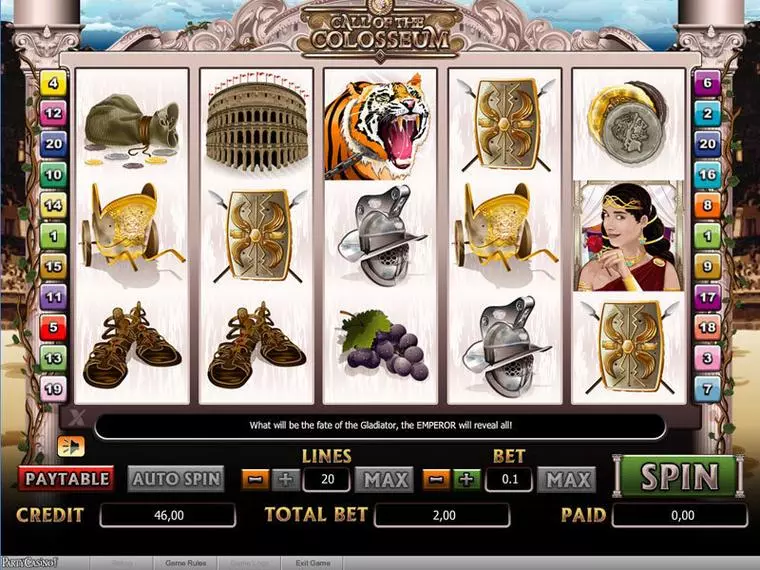Choose payline marker 18

click(708, 327)
